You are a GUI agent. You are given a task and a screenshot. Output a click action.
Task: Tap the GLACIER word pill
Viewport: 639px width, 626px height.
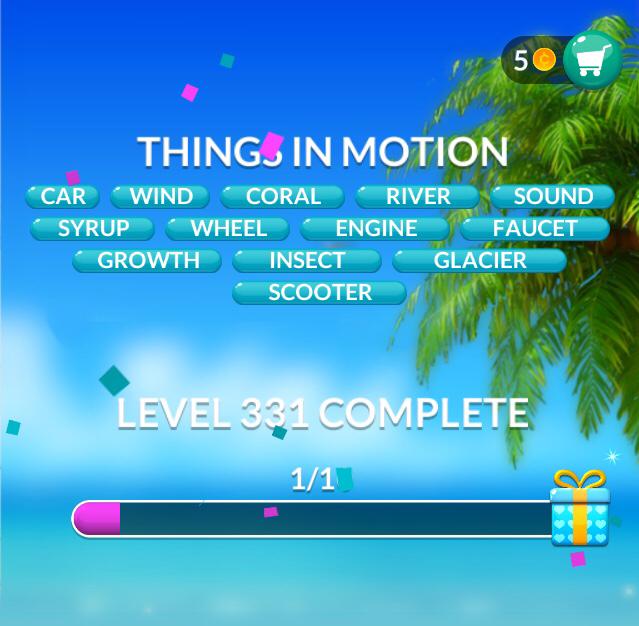(480, 260)
